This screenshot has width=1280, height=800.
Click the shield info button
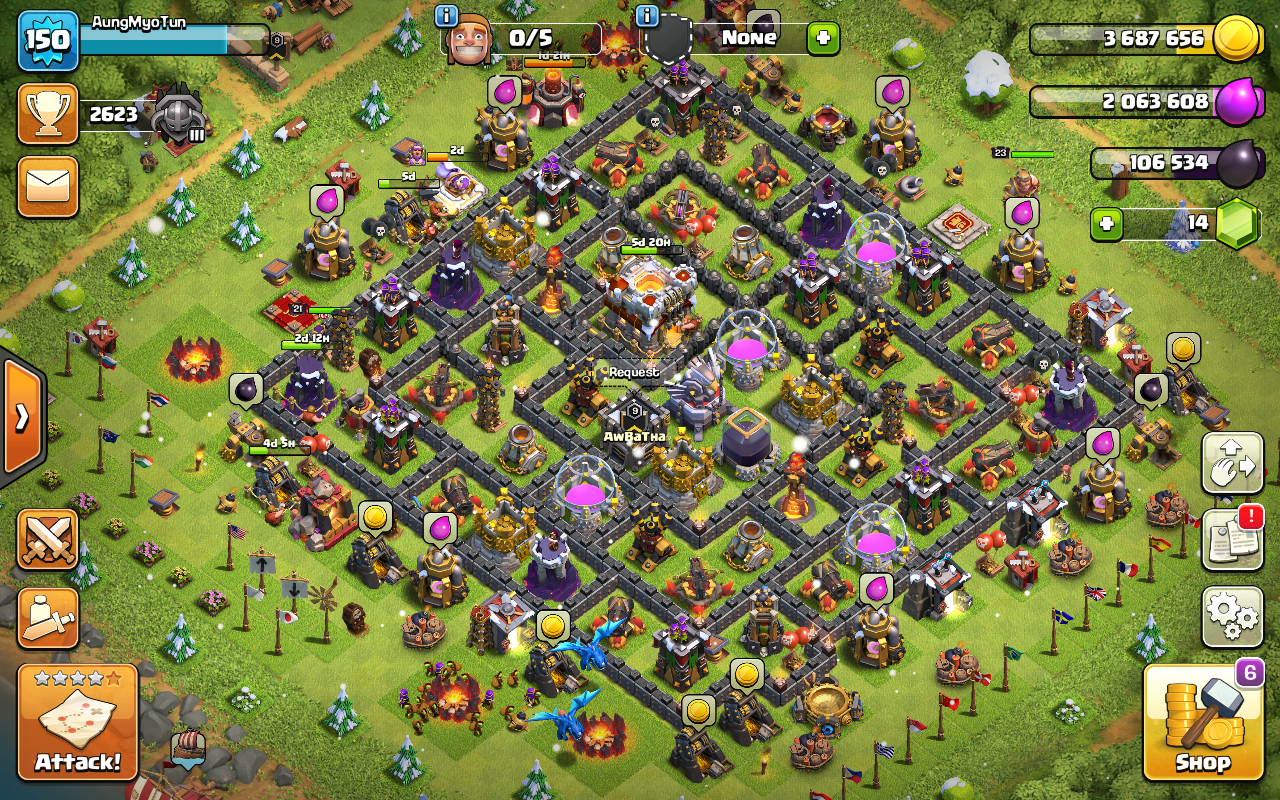pos(647,16)
